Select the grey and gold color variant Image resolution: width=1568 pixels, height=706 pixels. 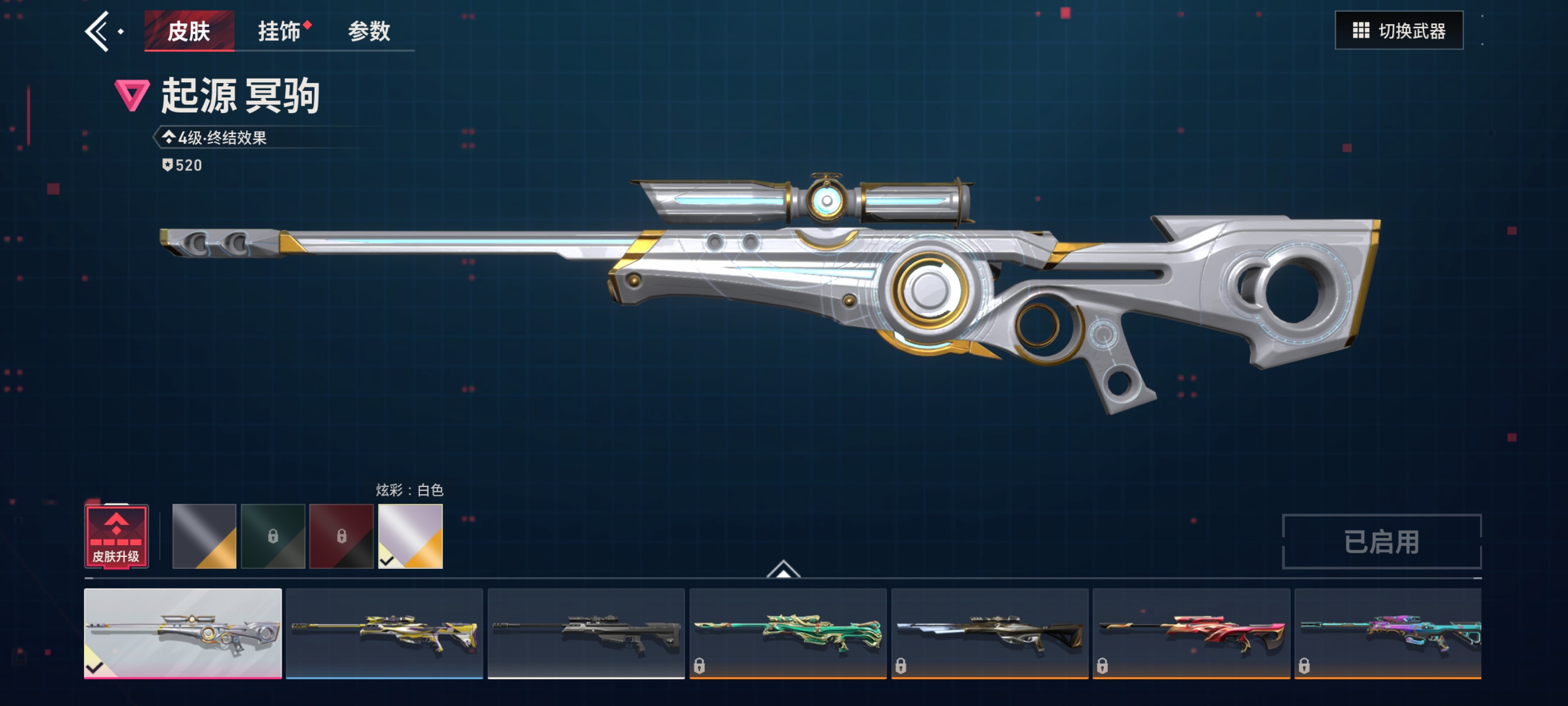pyautogui.click(x=204, y=536)
